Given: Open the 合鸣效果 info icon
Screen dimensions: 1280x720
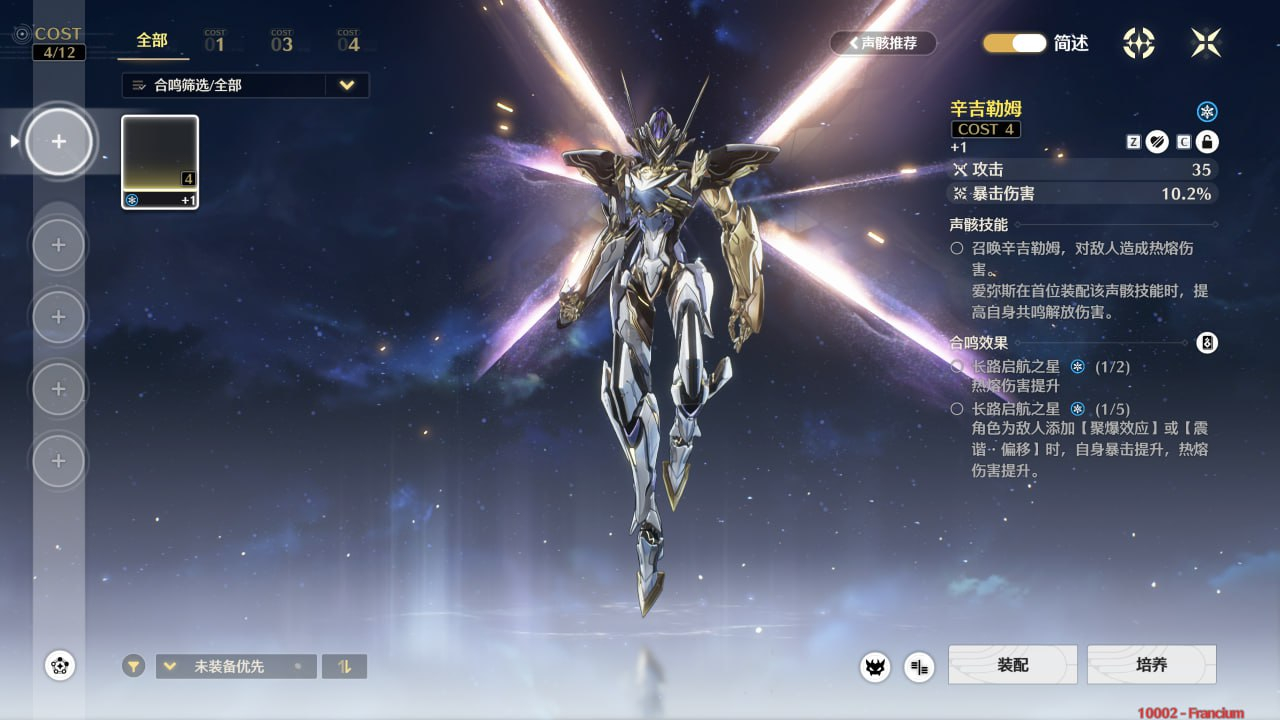Looking at the screenshot, I should pyautogui.click(x=1207, y=343).
